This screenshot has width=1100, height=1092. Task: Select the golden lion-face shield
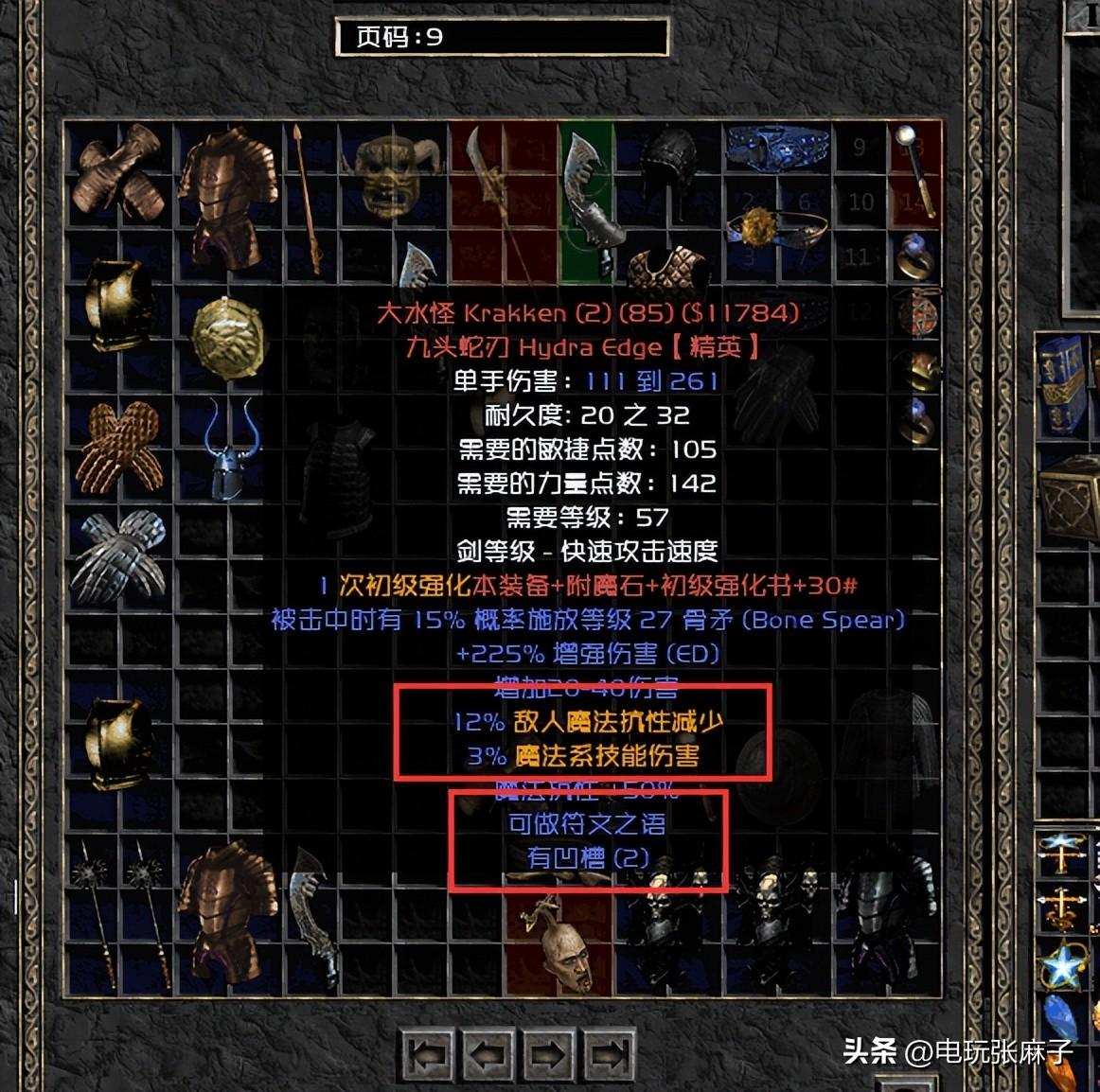[226, 337]
